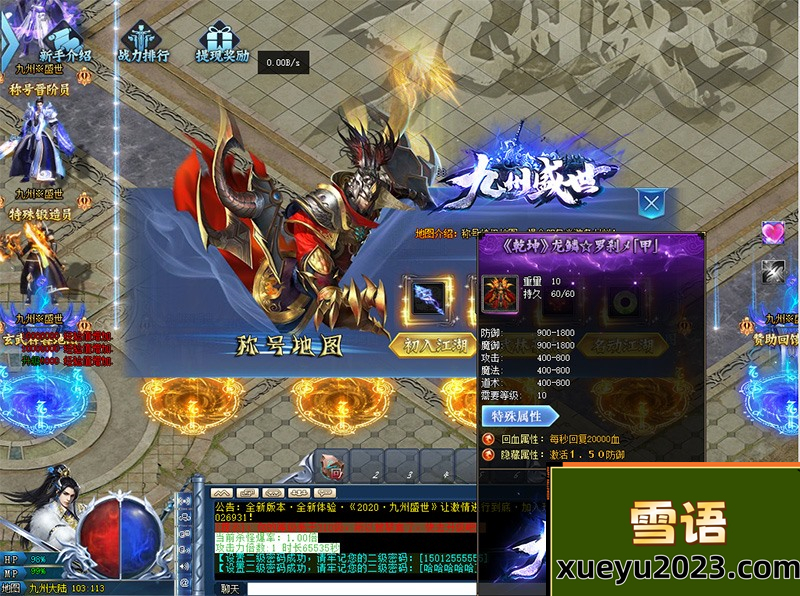Image resolution: width=800 pixels, height=596 pixels.
Task: Expand the top-left arrow panel toggle
Action: (x=8, y=38)
